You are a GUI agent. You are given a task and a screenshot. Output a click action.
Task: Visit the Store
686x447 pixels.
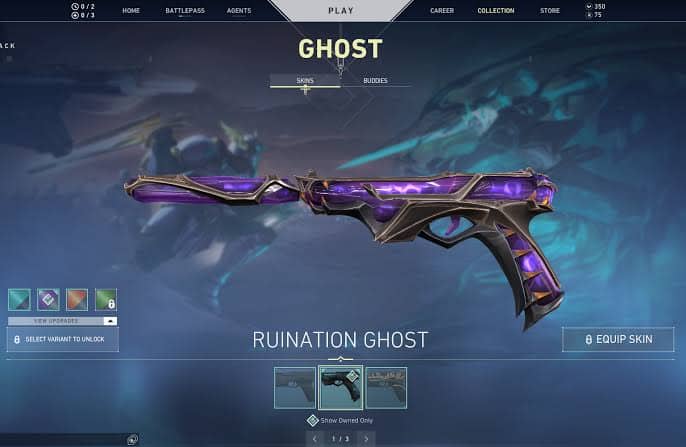[550, 10]
